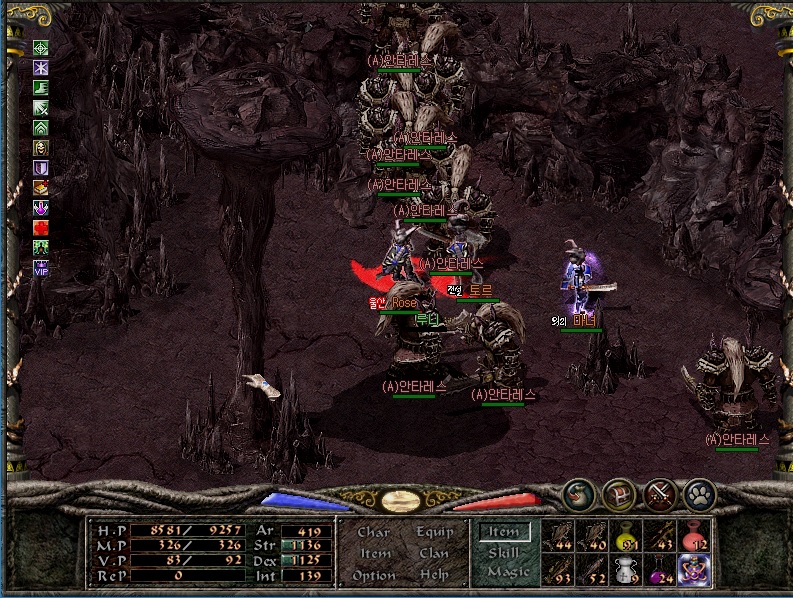The height and width of the screenshot is (598, 793).
Task: Switch quick slots to the Skill tab
Action: 504,552
